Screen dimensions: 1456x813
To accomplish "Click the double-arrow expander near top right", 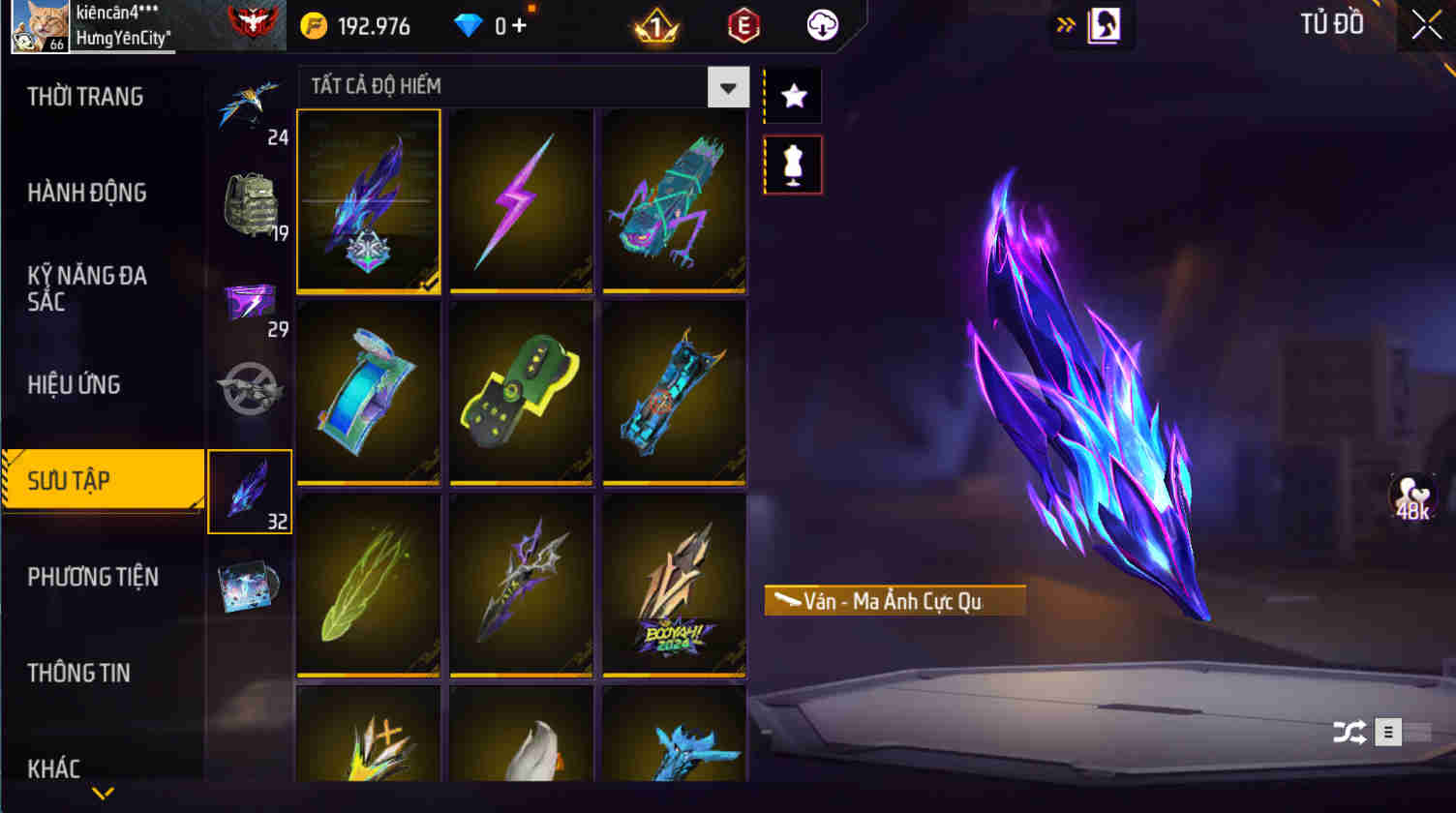I will pyautogui.click(x=1065, y=26).
